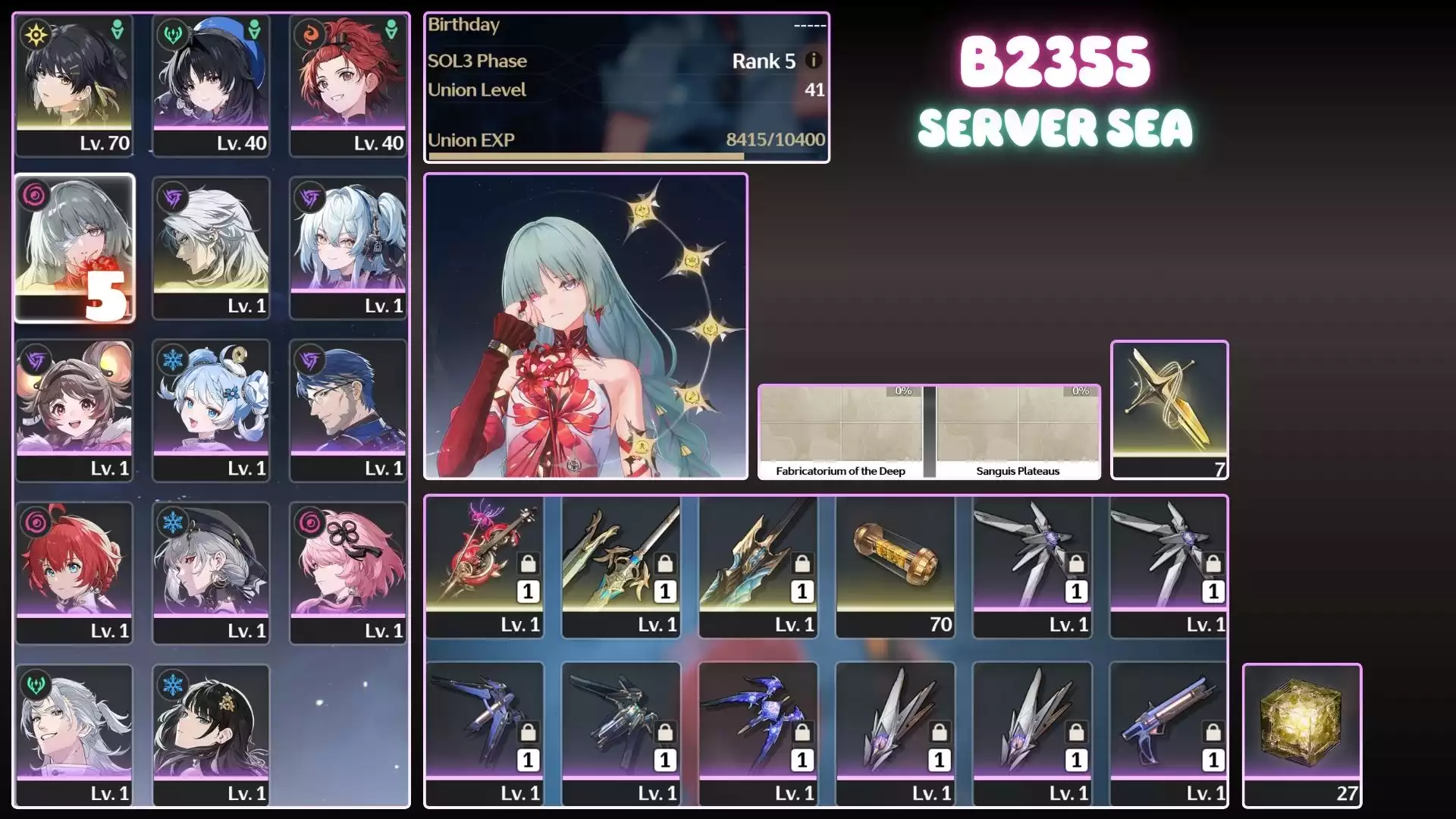Screen dimensions: 1456x819
Task: View the large teal-haired character artwork
Action: pos(585,326)
